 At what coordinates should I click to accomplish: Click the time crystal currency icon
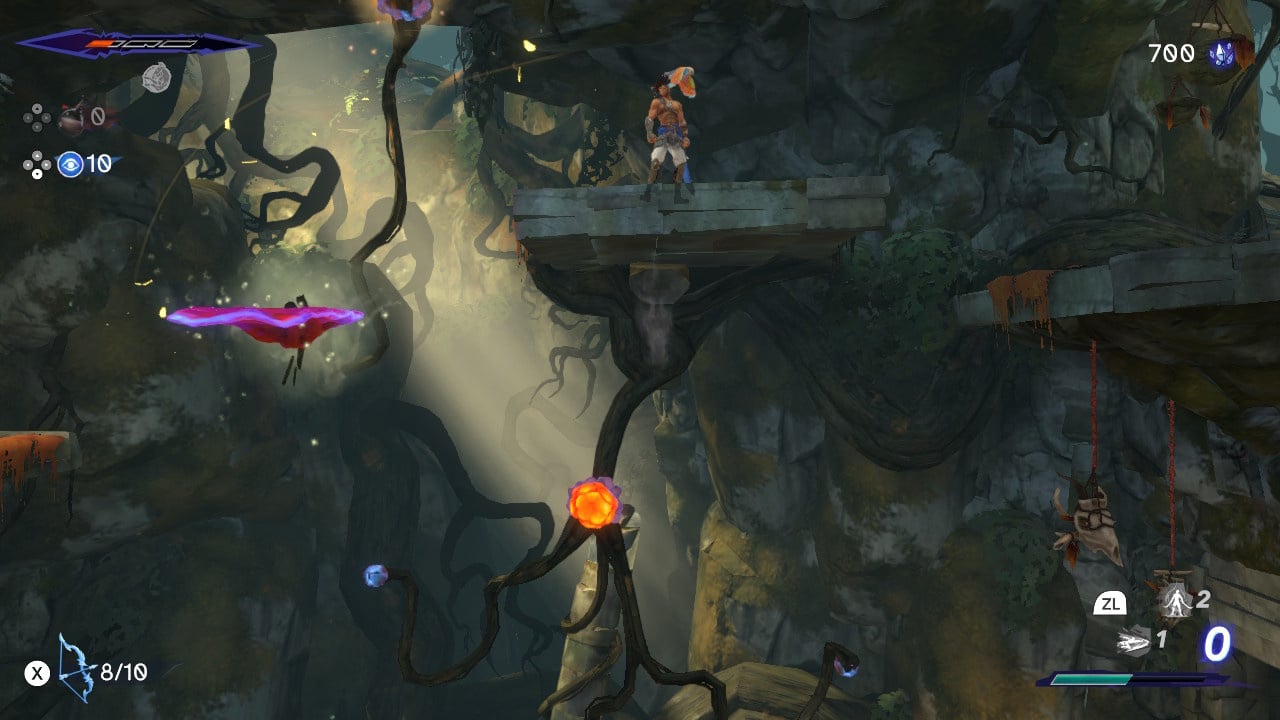pyautogui.click(x=1220, y=54)
